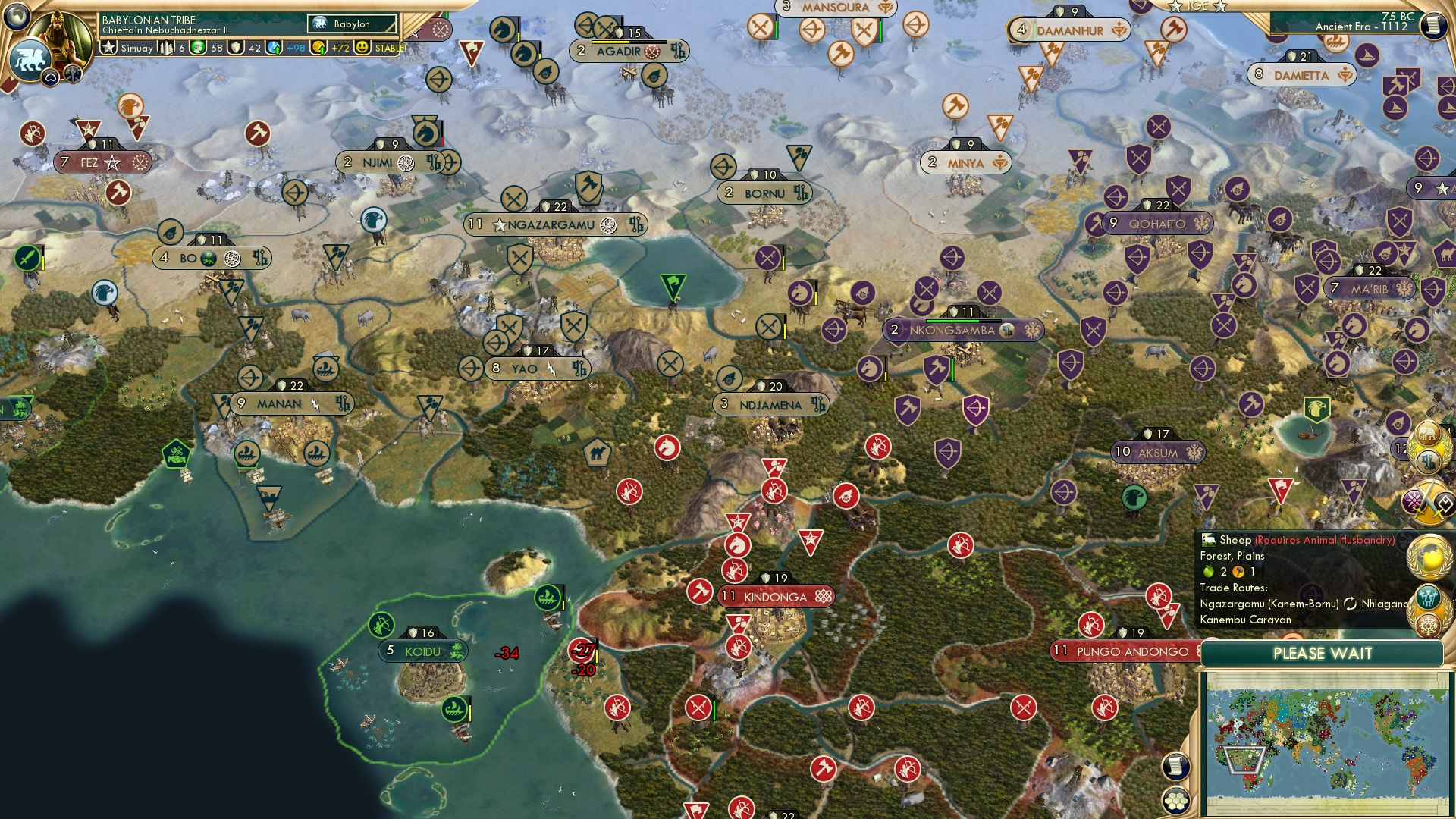Viewport: 1456px width, 819px height.
Task: Click the STABLE happiness smiley indicator
Action: point(362,48)
